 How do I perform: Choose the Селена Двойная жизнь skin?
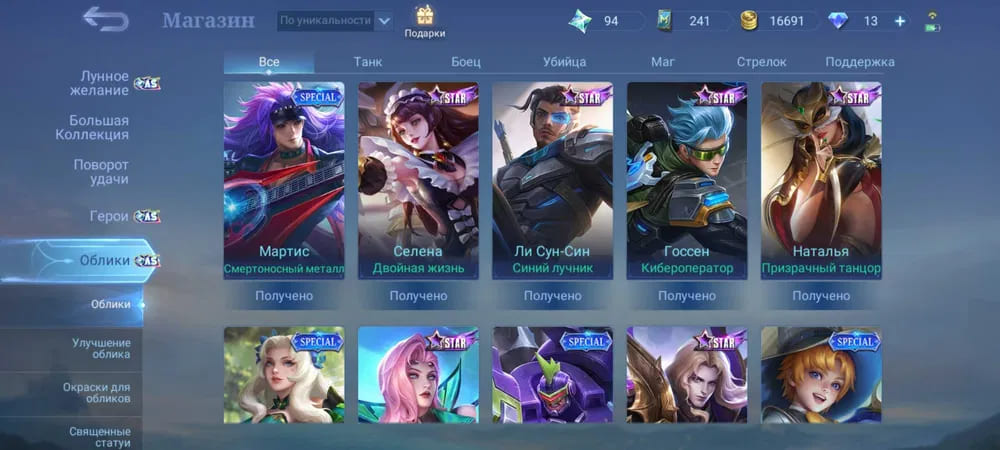click(418, 180)
